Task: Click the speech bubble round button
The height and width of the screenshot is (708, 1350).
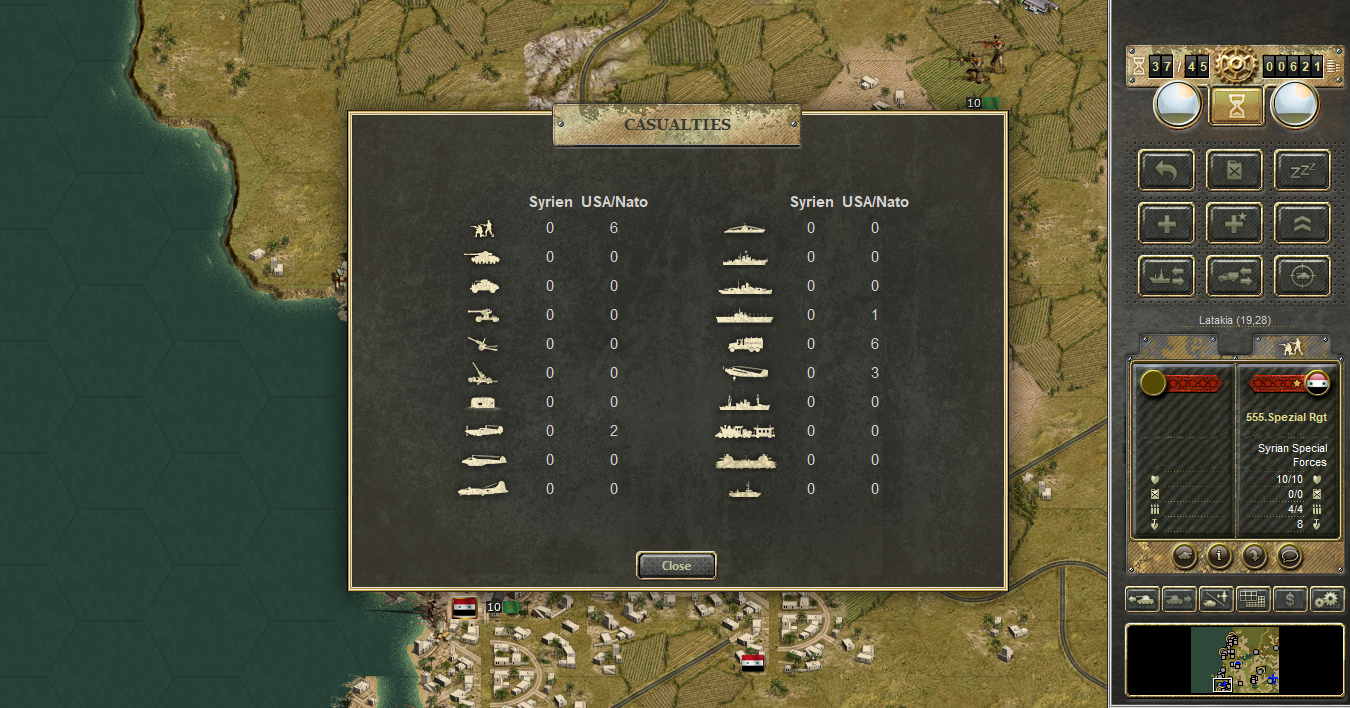Action: coord(1290,555)
